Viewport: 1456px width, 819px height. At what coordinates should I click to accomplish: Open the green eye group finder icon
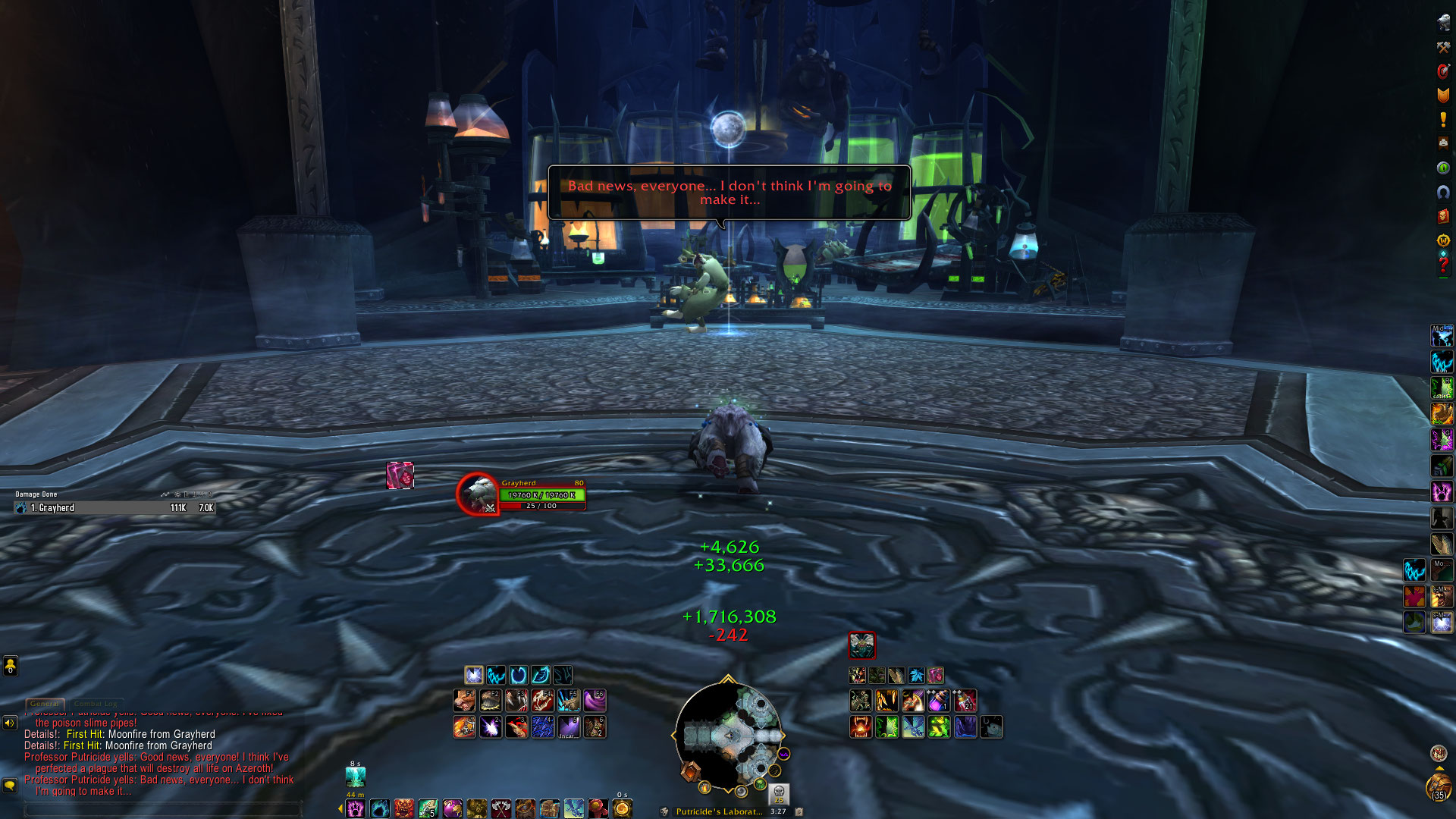click(x=1442, y=168)
